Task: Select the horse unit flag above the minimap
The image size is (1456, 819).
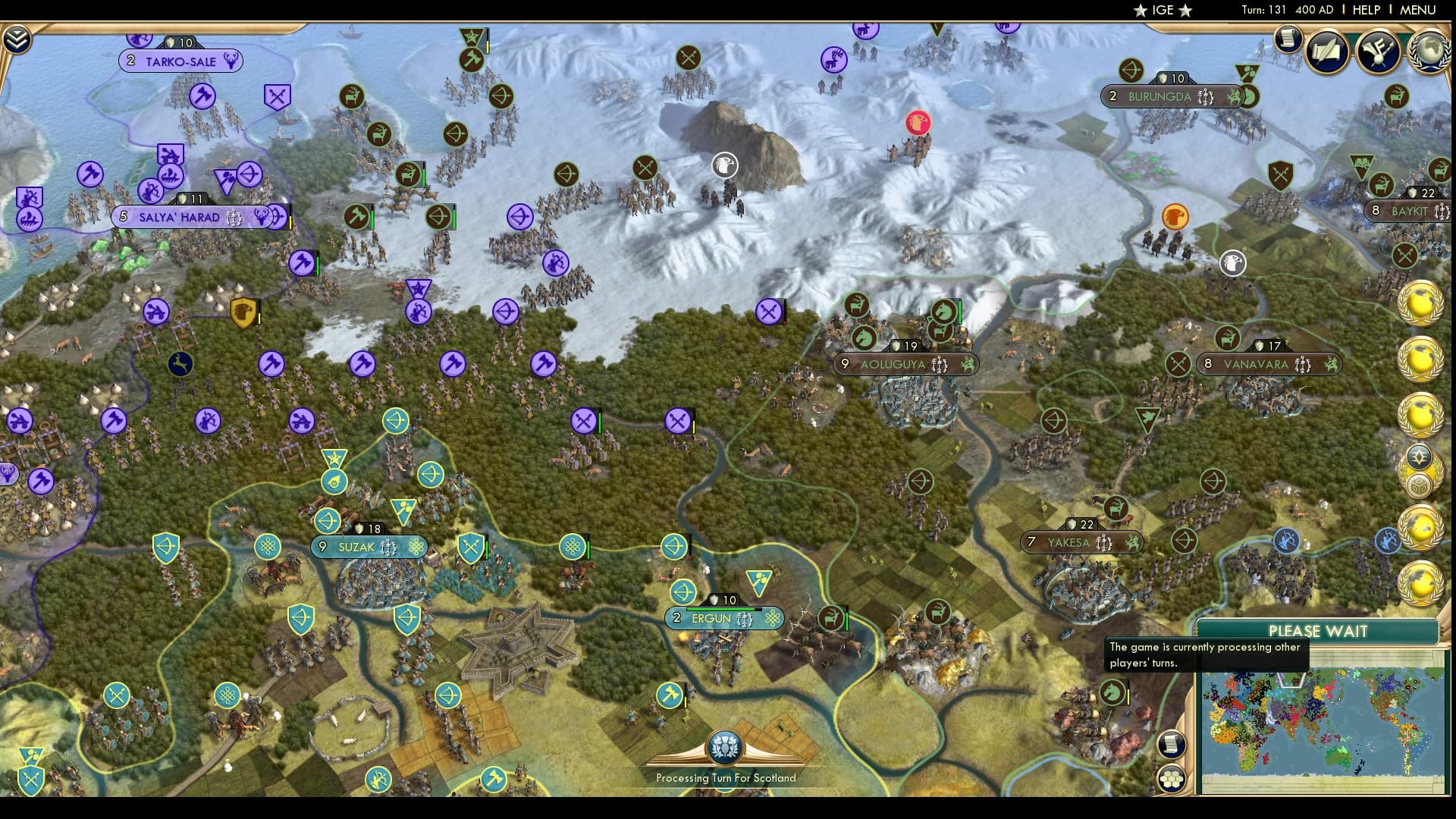Action: point(1111,692)
